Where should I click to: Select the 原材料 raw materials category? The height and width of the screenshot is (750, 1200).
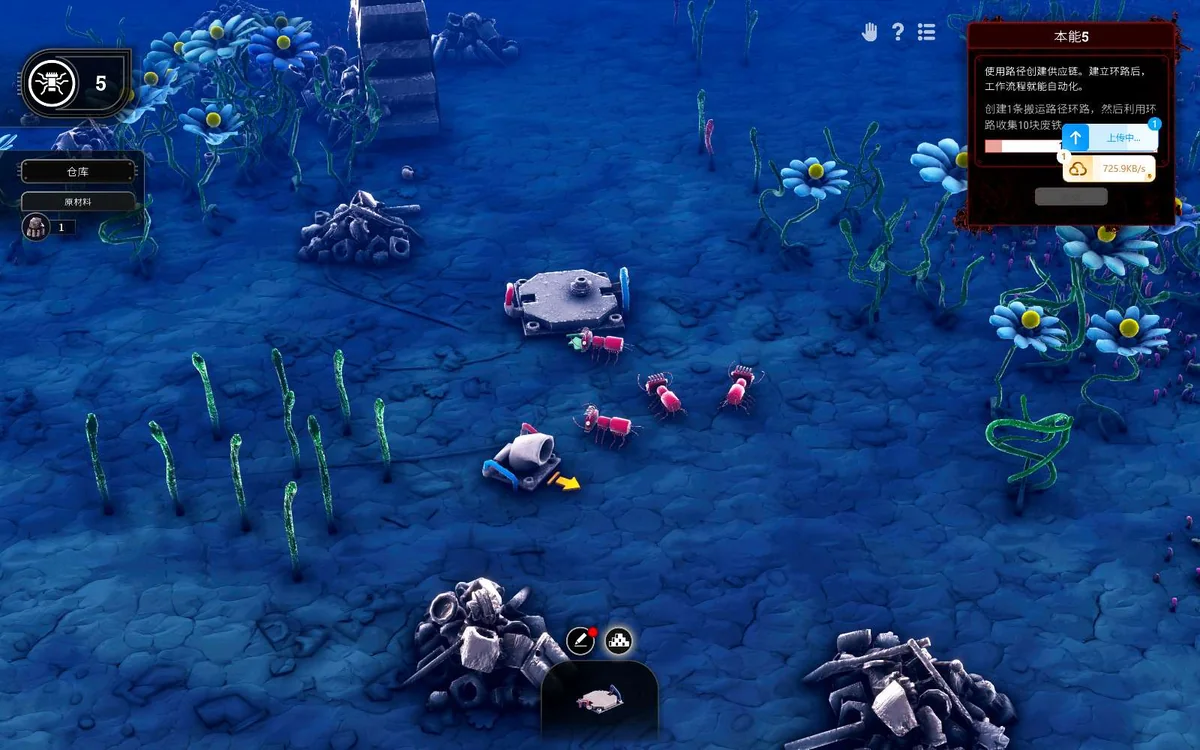click(78, 201)
